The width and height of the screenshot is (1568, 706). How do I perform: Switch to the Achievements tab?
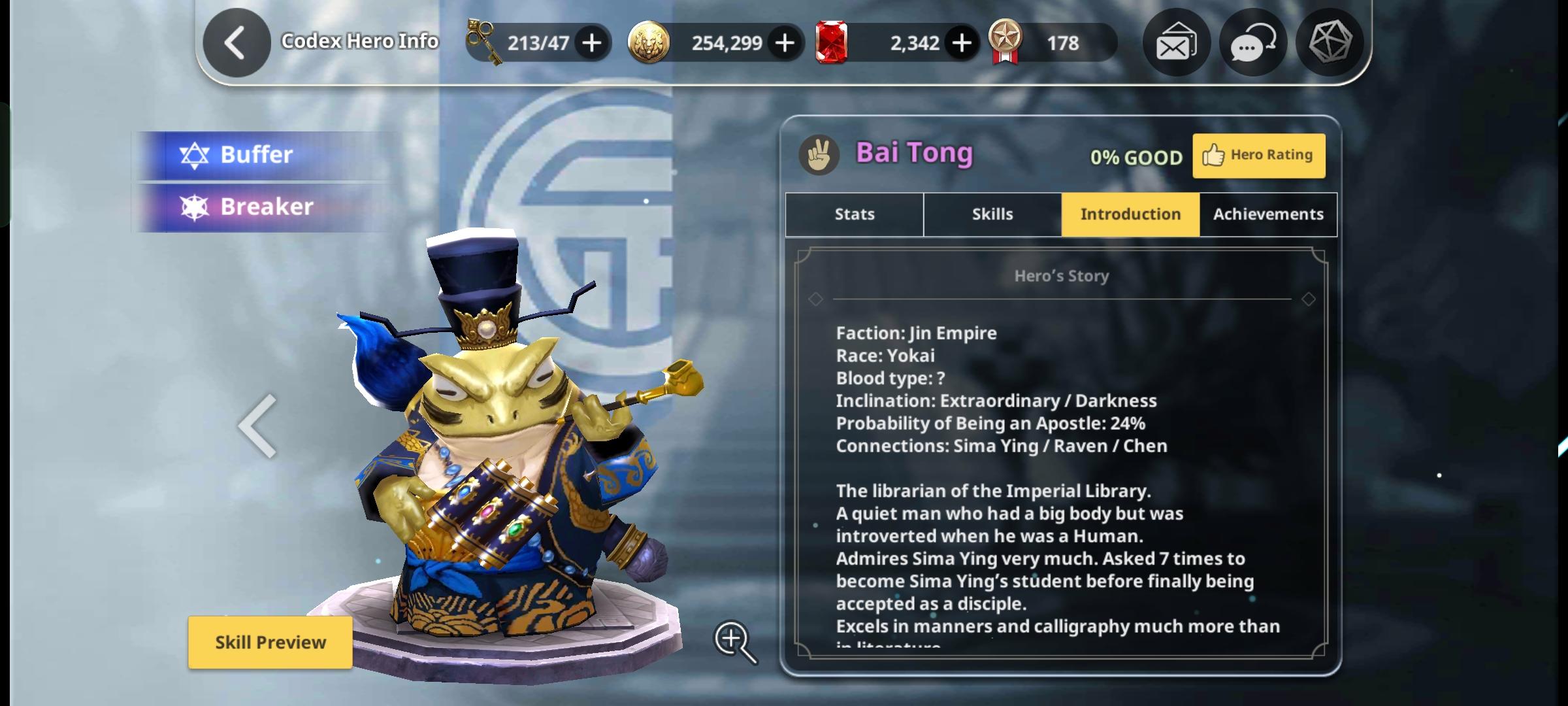(1267, 214)
